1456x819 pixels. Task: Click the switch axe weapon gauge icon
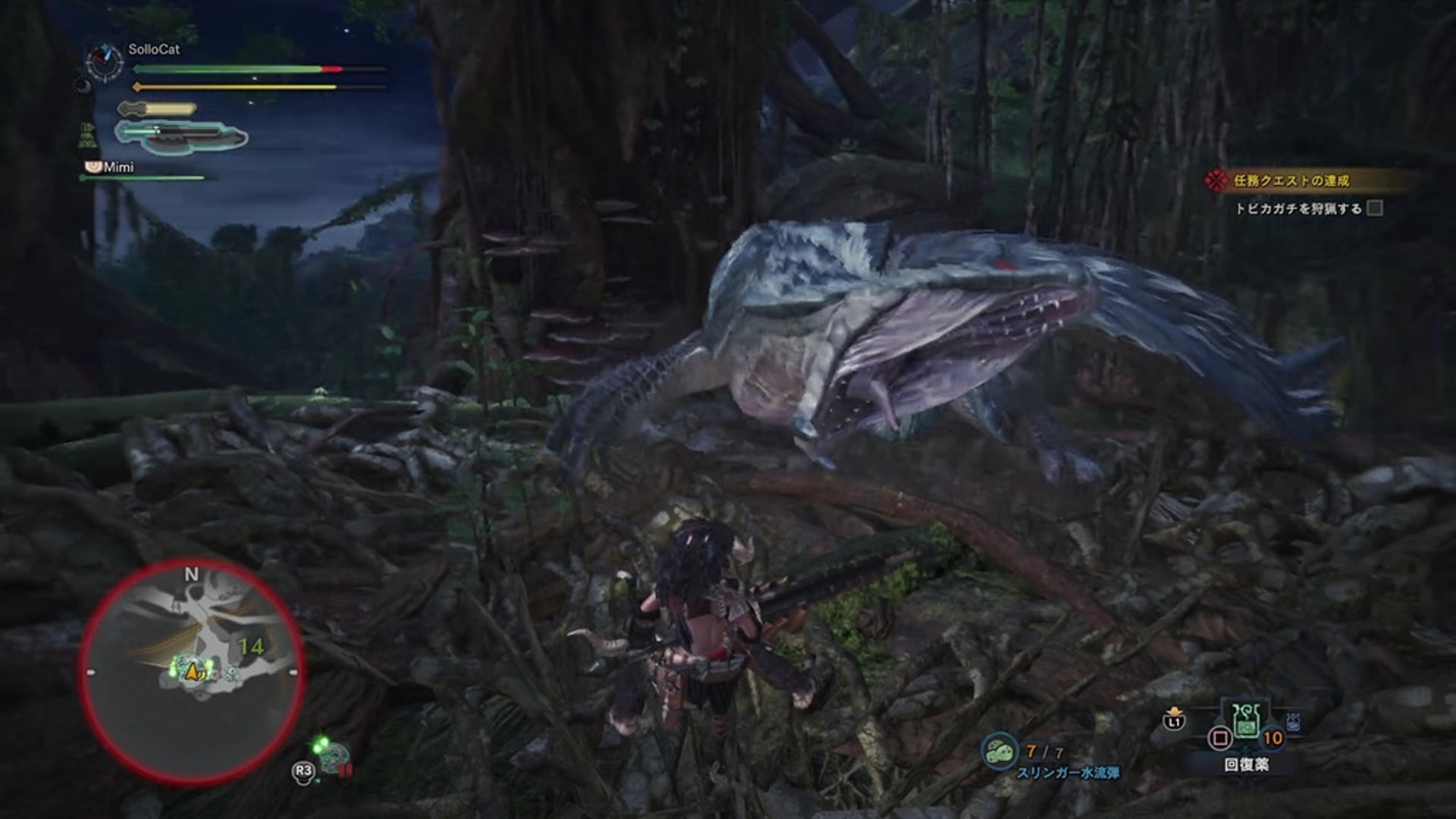pos(180,136)
